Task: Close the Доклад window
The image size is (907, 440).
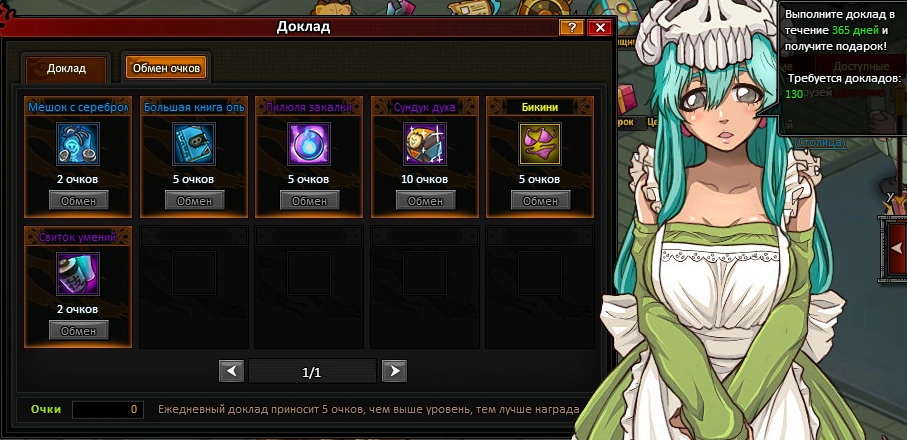Action: pos(600,27)
